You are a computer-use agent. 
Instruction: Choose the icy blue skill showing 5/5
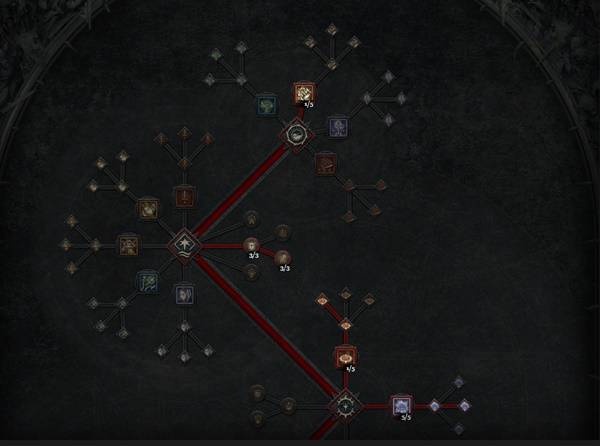pyautogui.click(x=401, y=405)
